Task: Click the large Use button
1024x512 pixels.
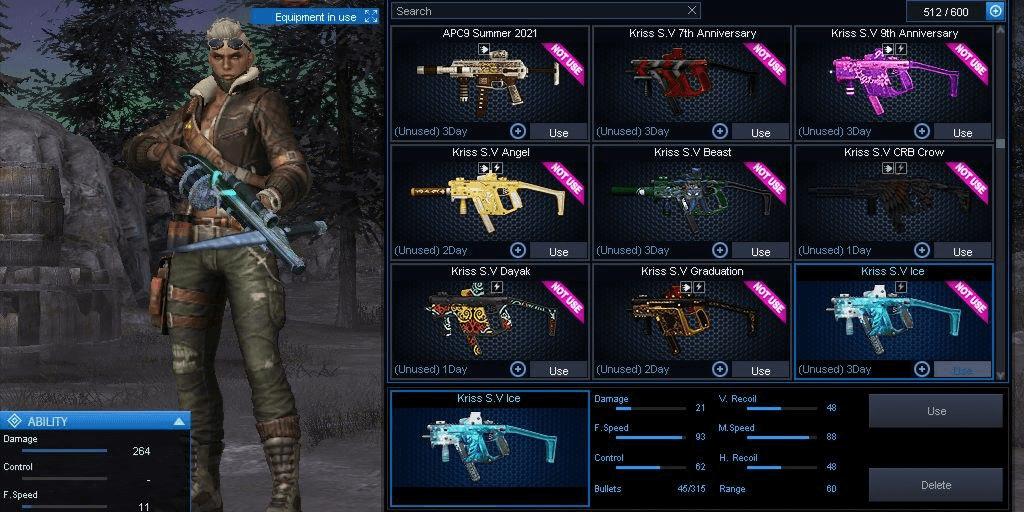Action: (x=936, y=411)
